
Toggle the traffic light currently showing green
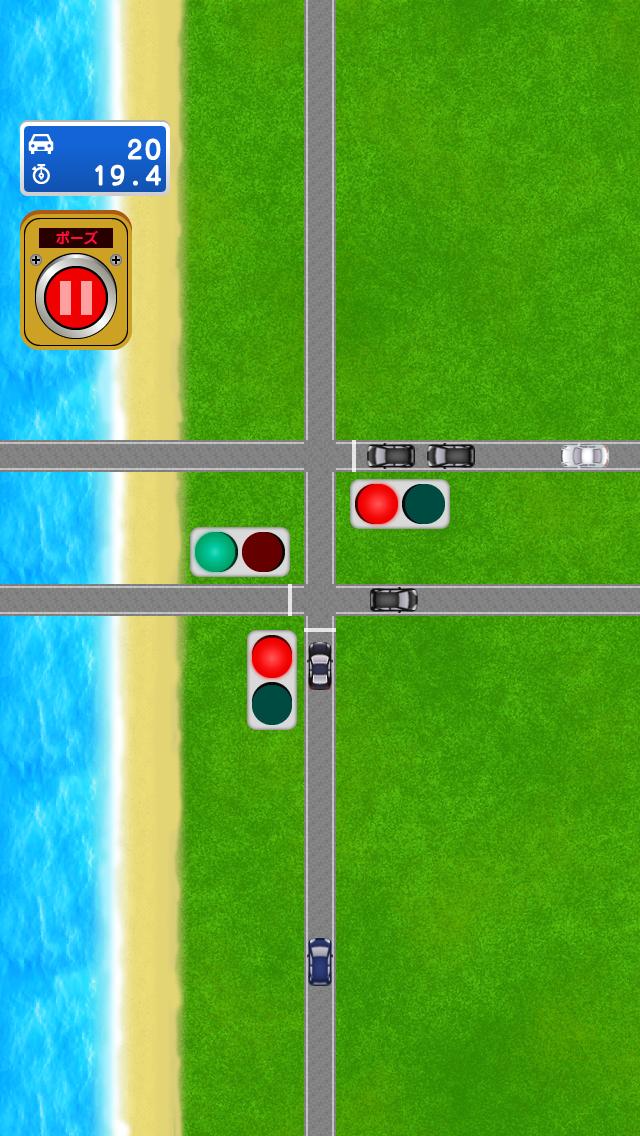point(240,552)
